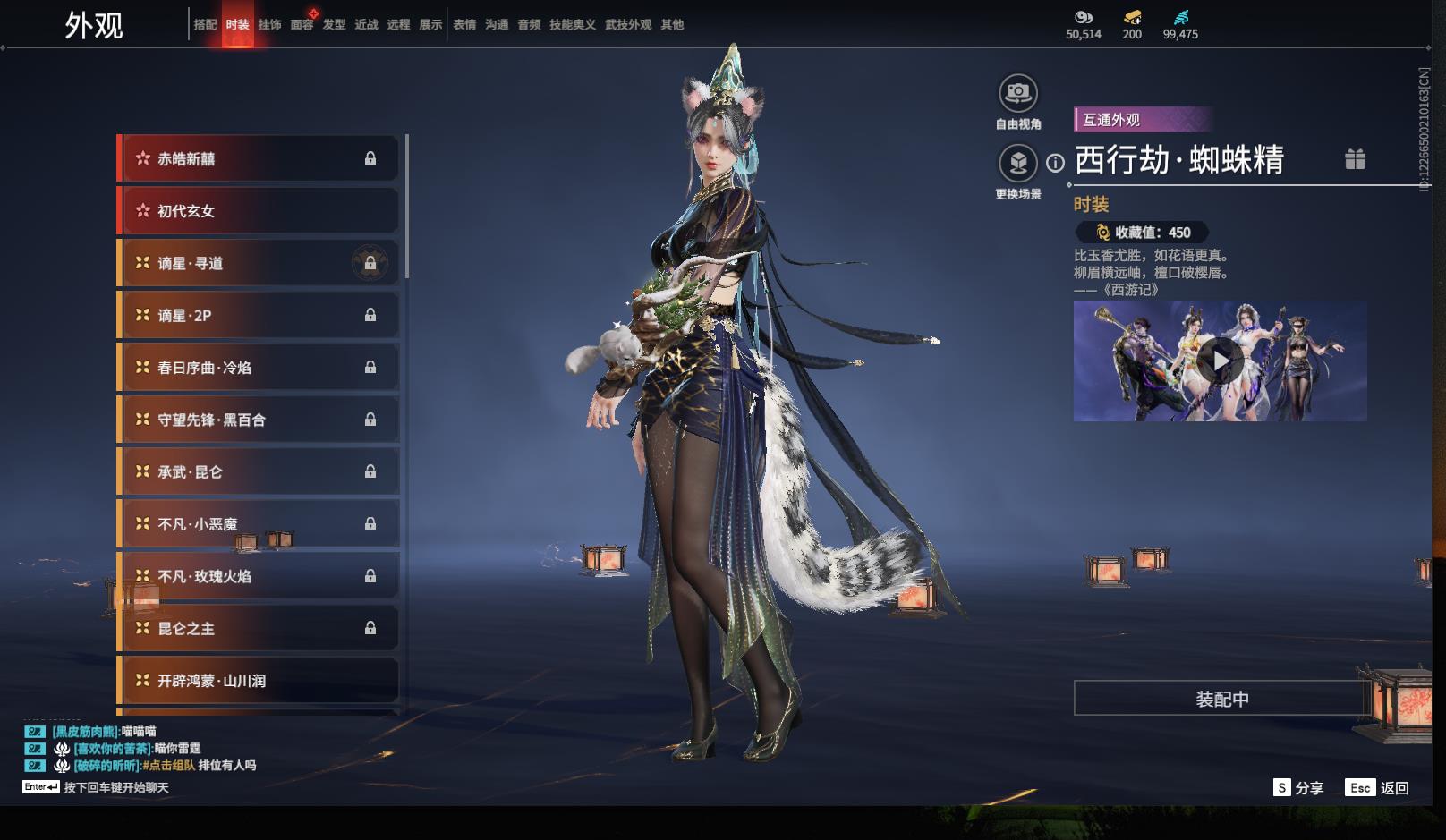The width and height of the screenshot is (1446, 840).
Task: Open the 挂饰 accessories tab
Action: [269, 25]
